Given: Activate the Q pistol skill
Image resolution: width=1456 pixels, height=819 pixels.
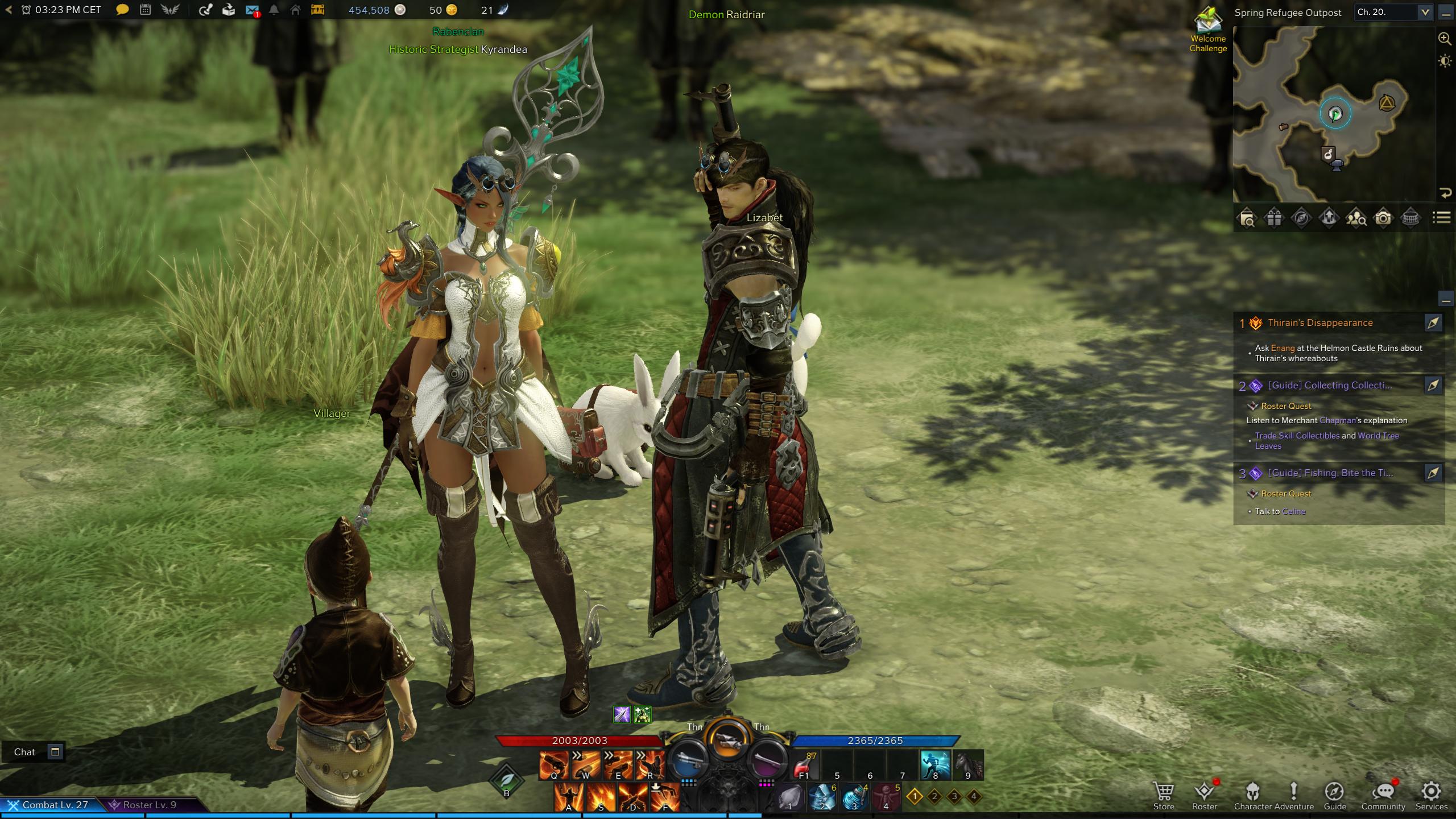Looking at the screenshot, I should coord(554,764).
